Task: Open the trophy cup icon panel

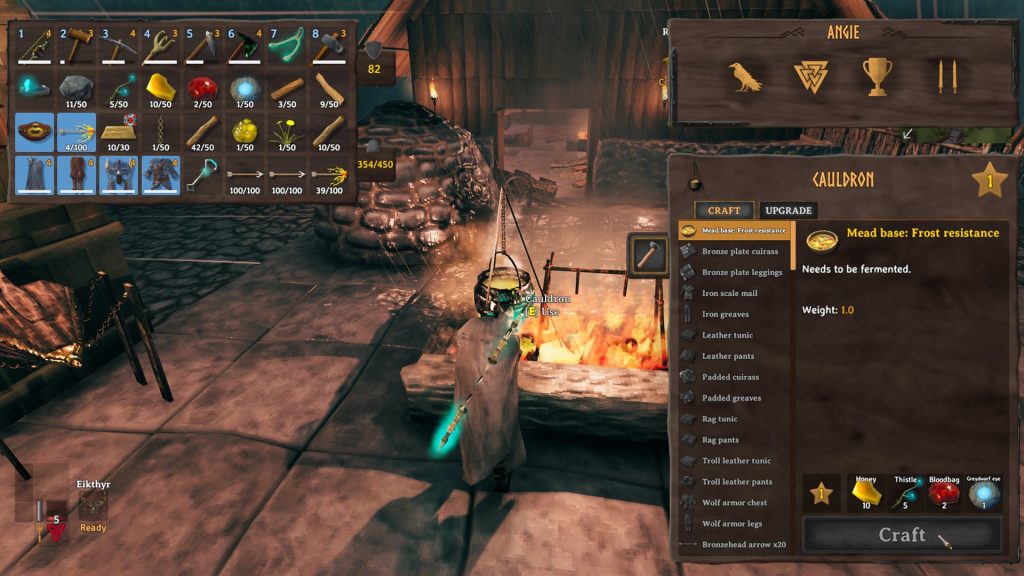Action: point(877,77)
